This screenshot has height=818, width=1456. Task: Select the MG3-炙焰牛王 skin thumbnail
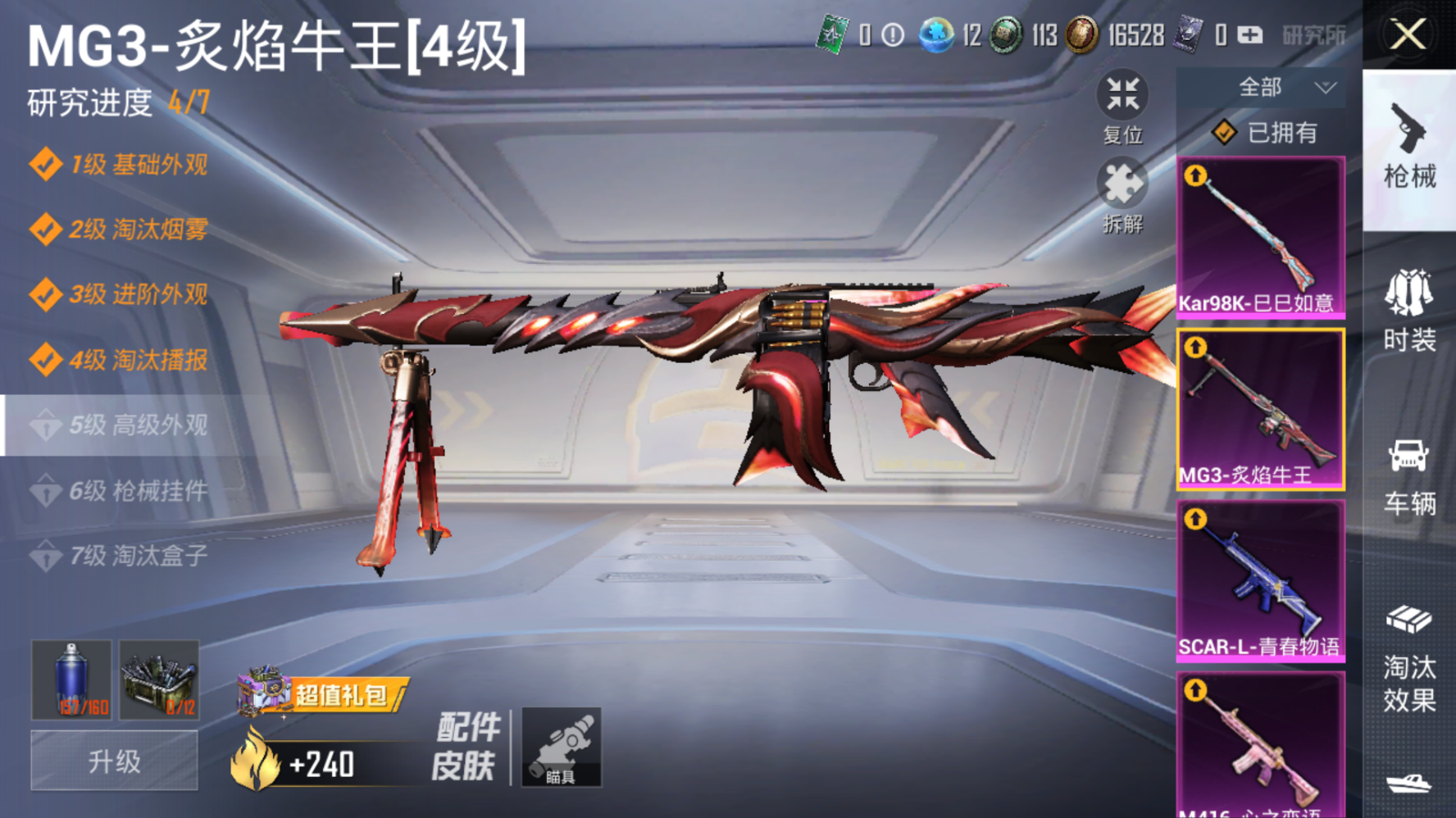(1260, 409)
